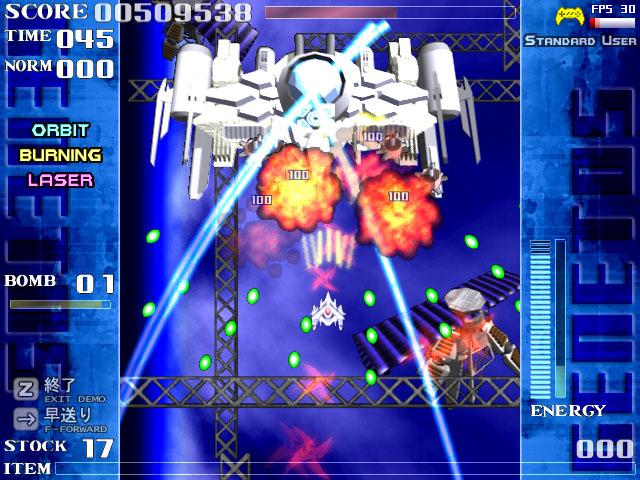Select the ORBIT weapon label
Image resolution: width=640 pixels, height=480 pixels.
(x=60, y=130)
